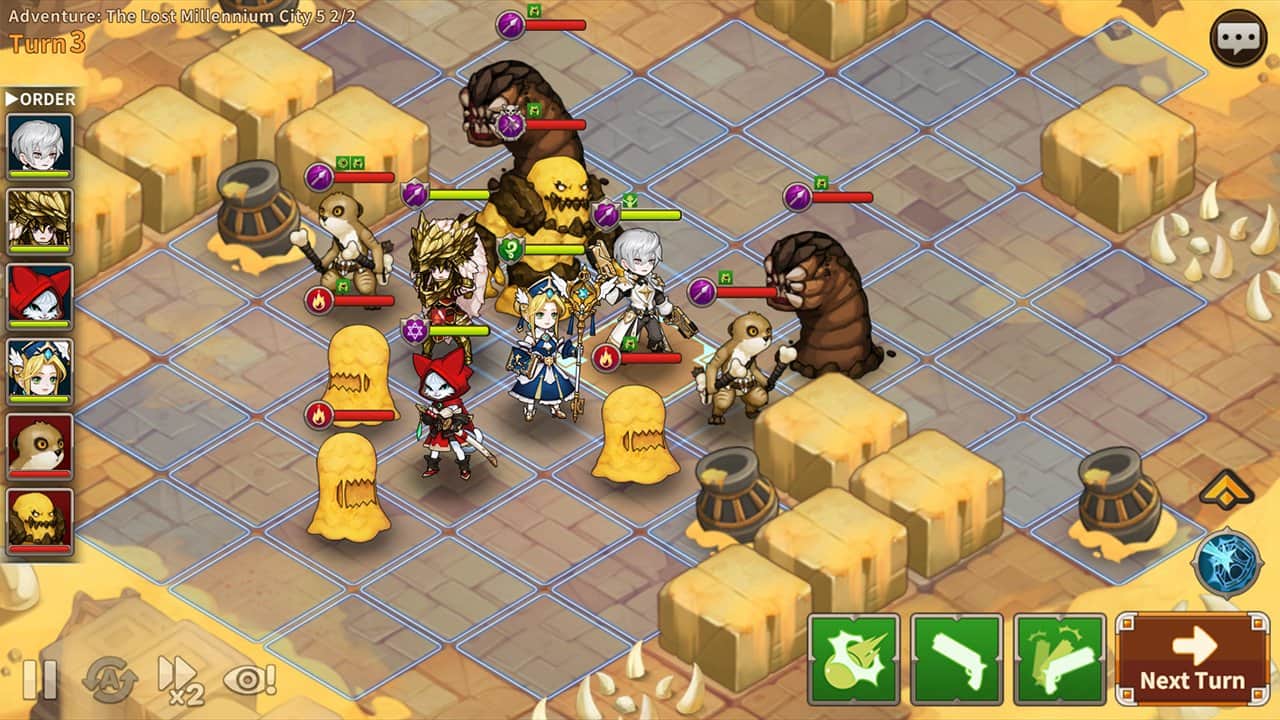Toggle auto-battle mode

point(109,680)
